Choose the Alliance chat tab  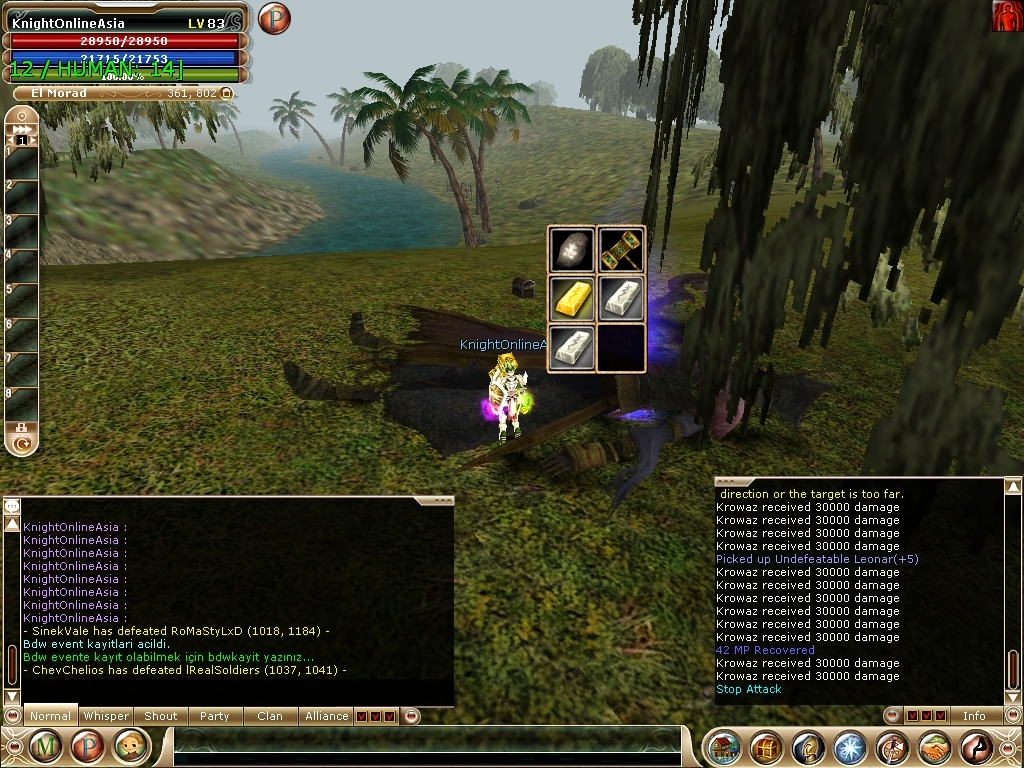coord(326,716)
